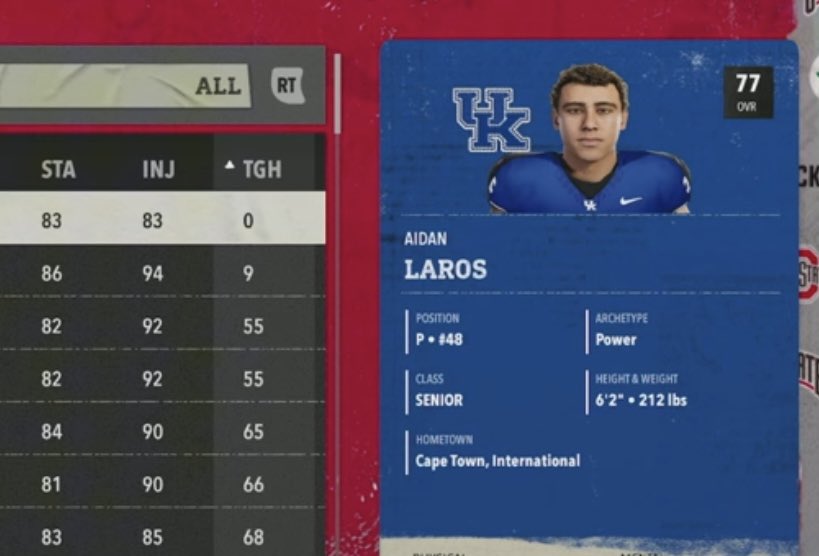Select the highlighted row with toughness 0
This screenshot has height=556, width=819.
click(160, 220)
